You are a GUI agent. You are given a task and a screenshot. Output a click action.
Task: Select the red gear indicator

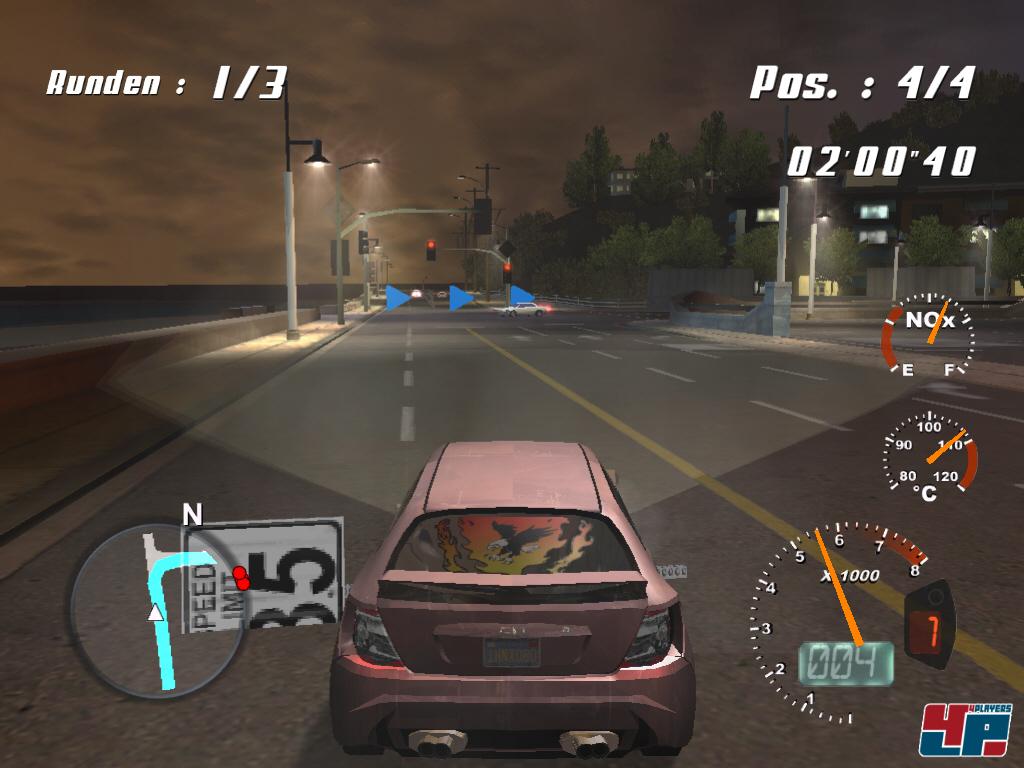click(x=931, y=632)
